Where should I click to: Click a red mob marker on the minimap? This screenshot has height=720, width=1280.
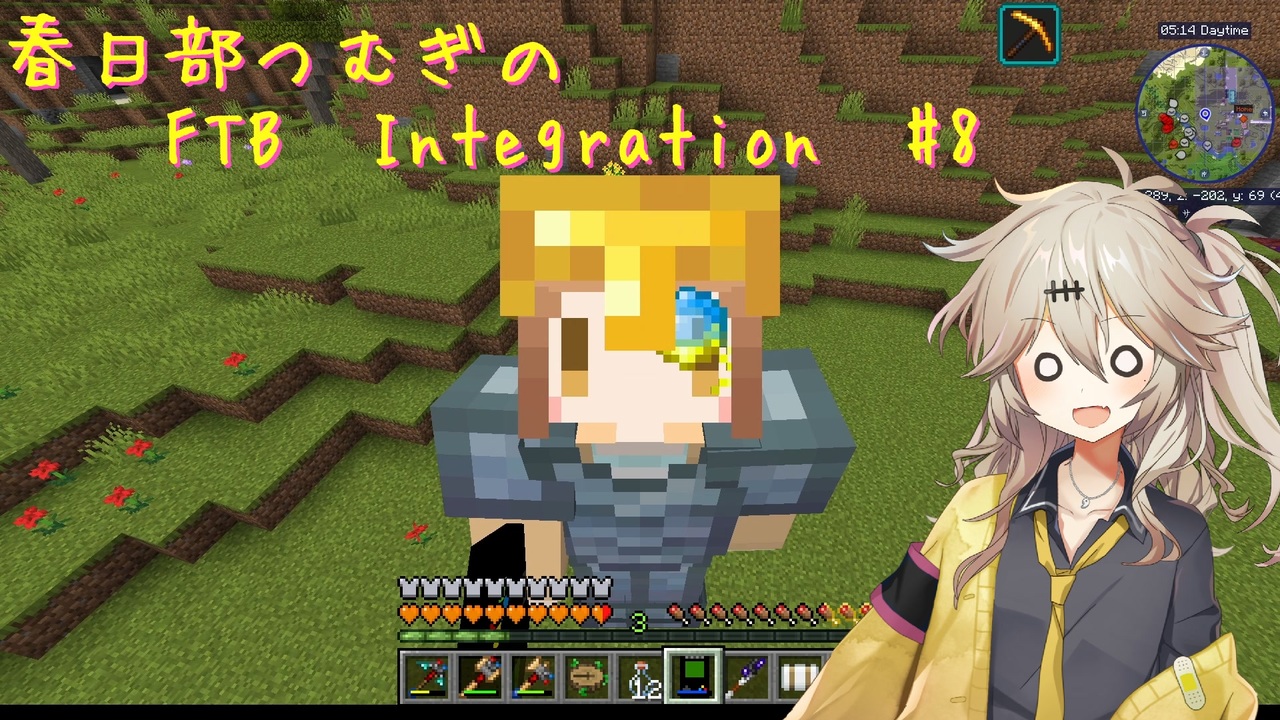(1166, 123)
